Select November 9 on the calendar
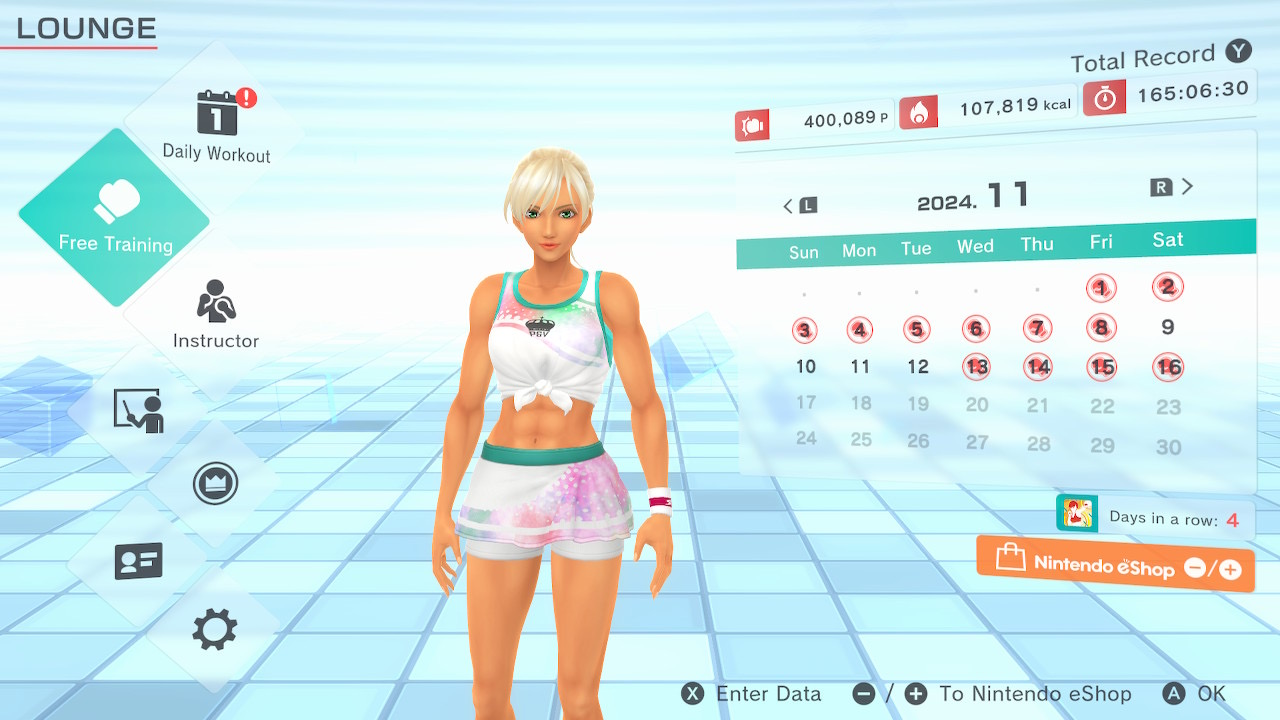The height and width of the screenshot is (720, 1280). coord(1168,327)
